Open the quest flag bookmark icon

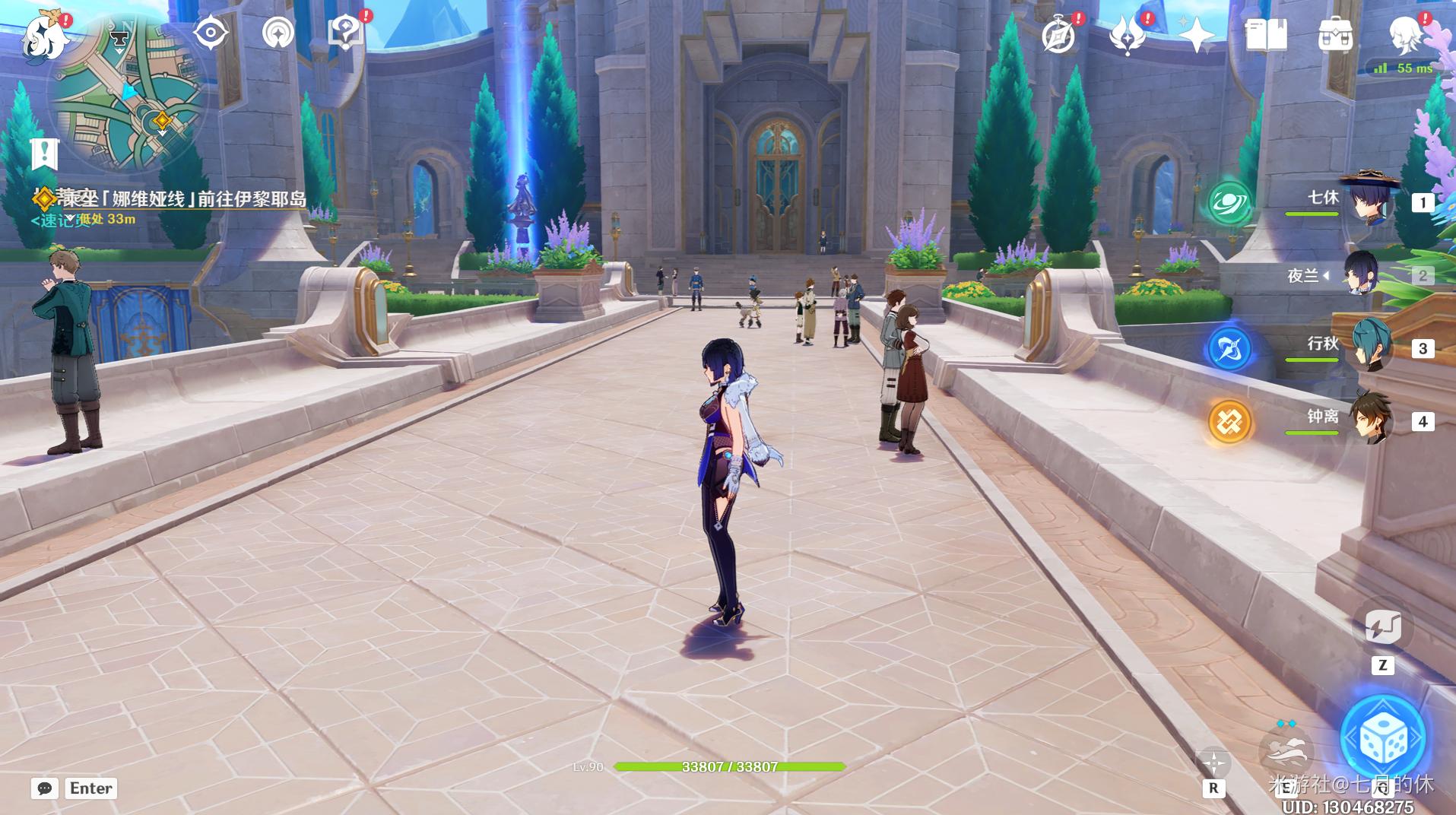tap(45, 154)
